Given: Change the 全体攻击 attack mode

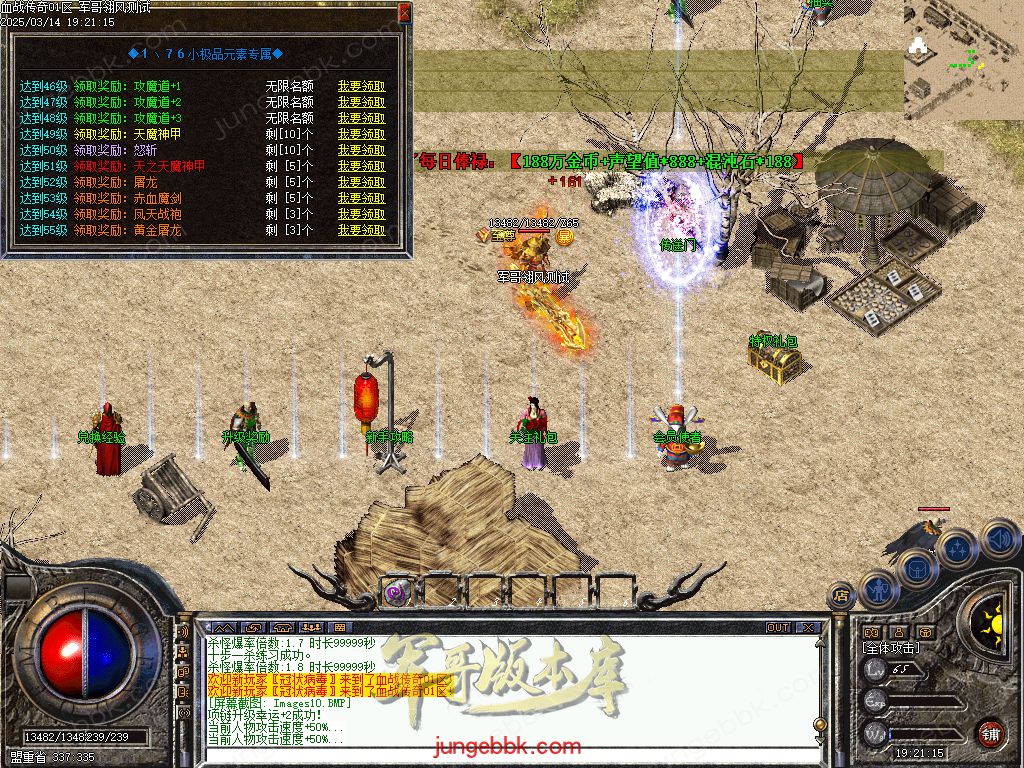Looking at the screenshot, I should tap(892, 648).
